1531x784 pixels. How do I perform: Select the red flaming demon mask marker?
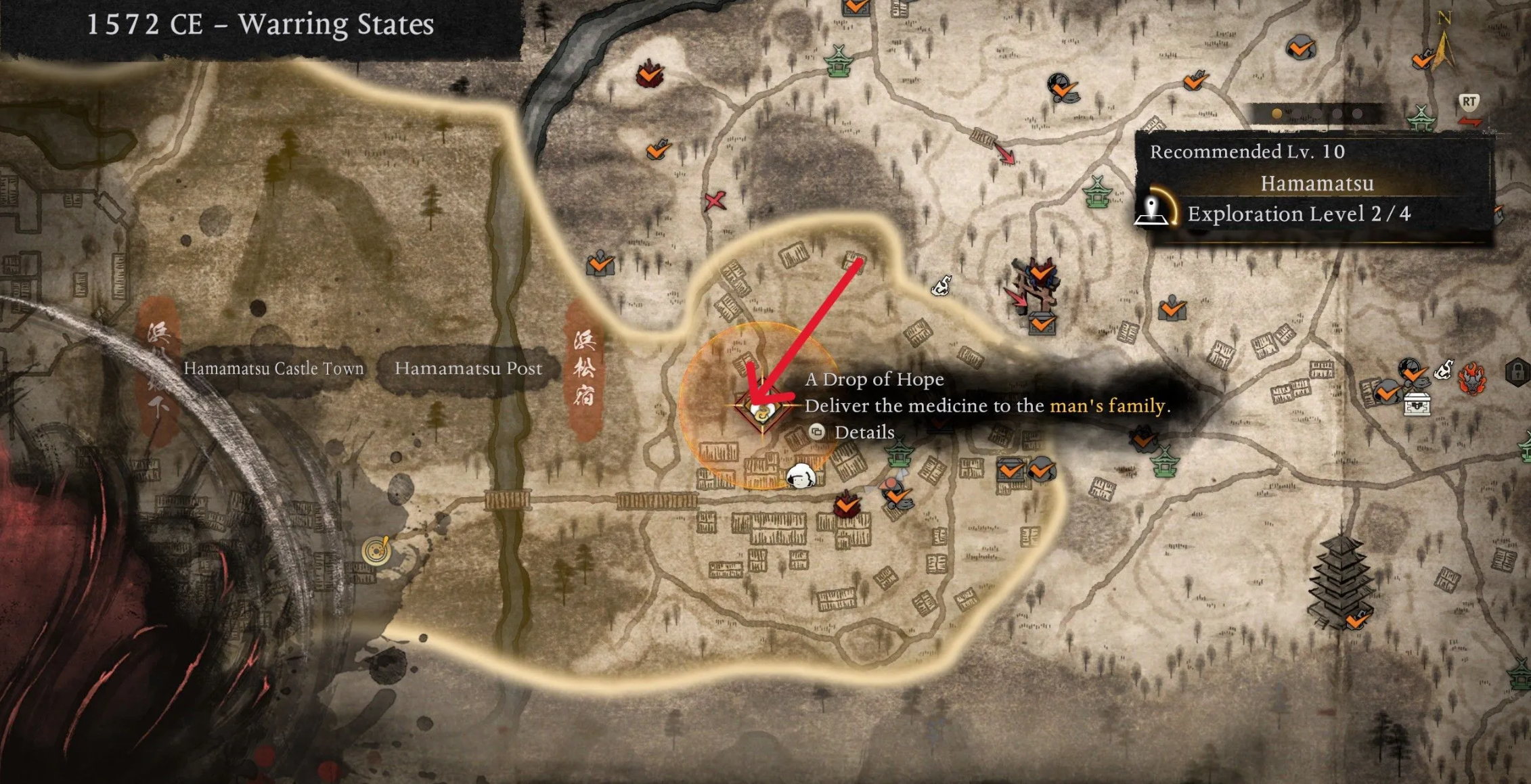pos(1471,377)
